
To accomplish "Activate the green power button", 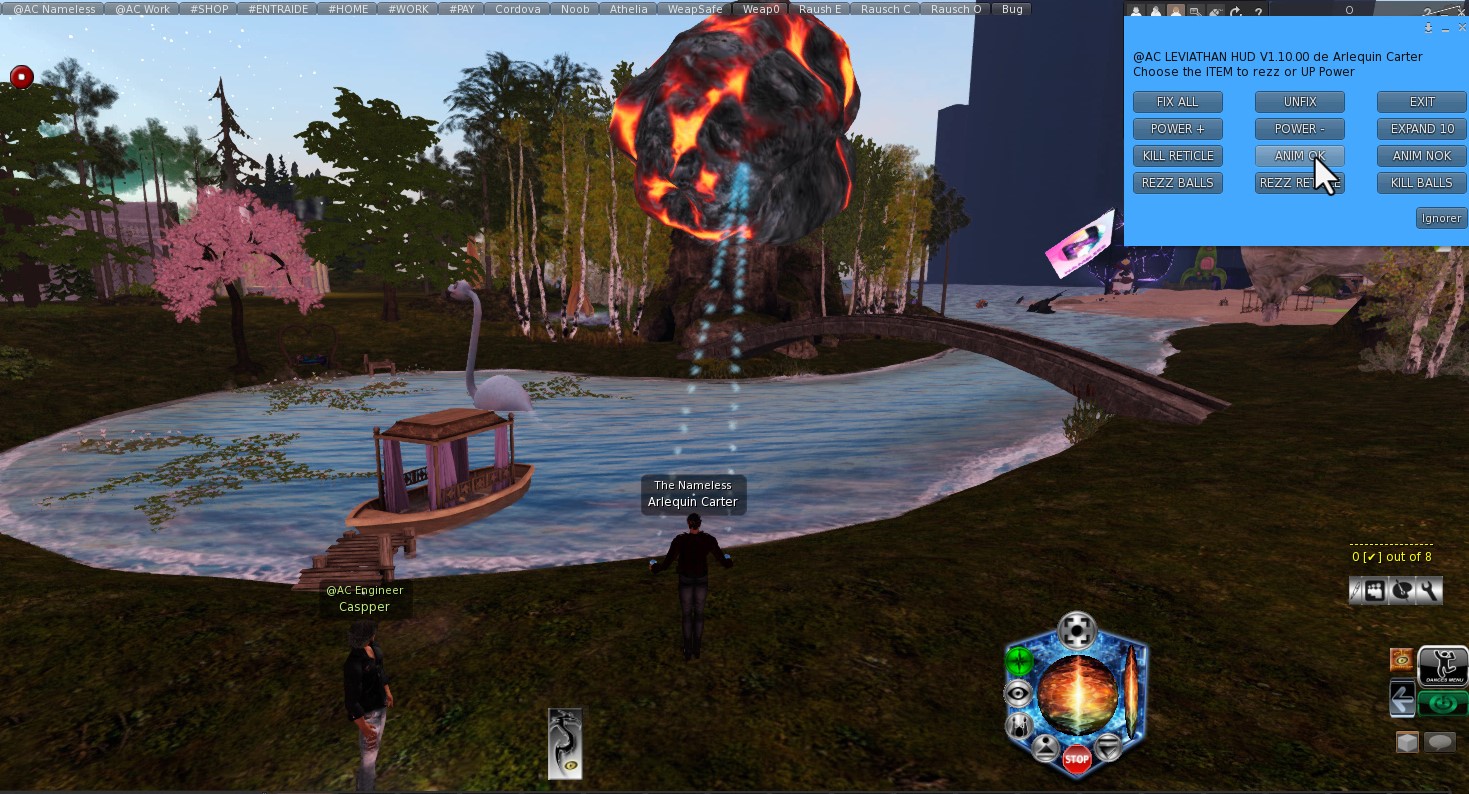I will click(1019, 660).
